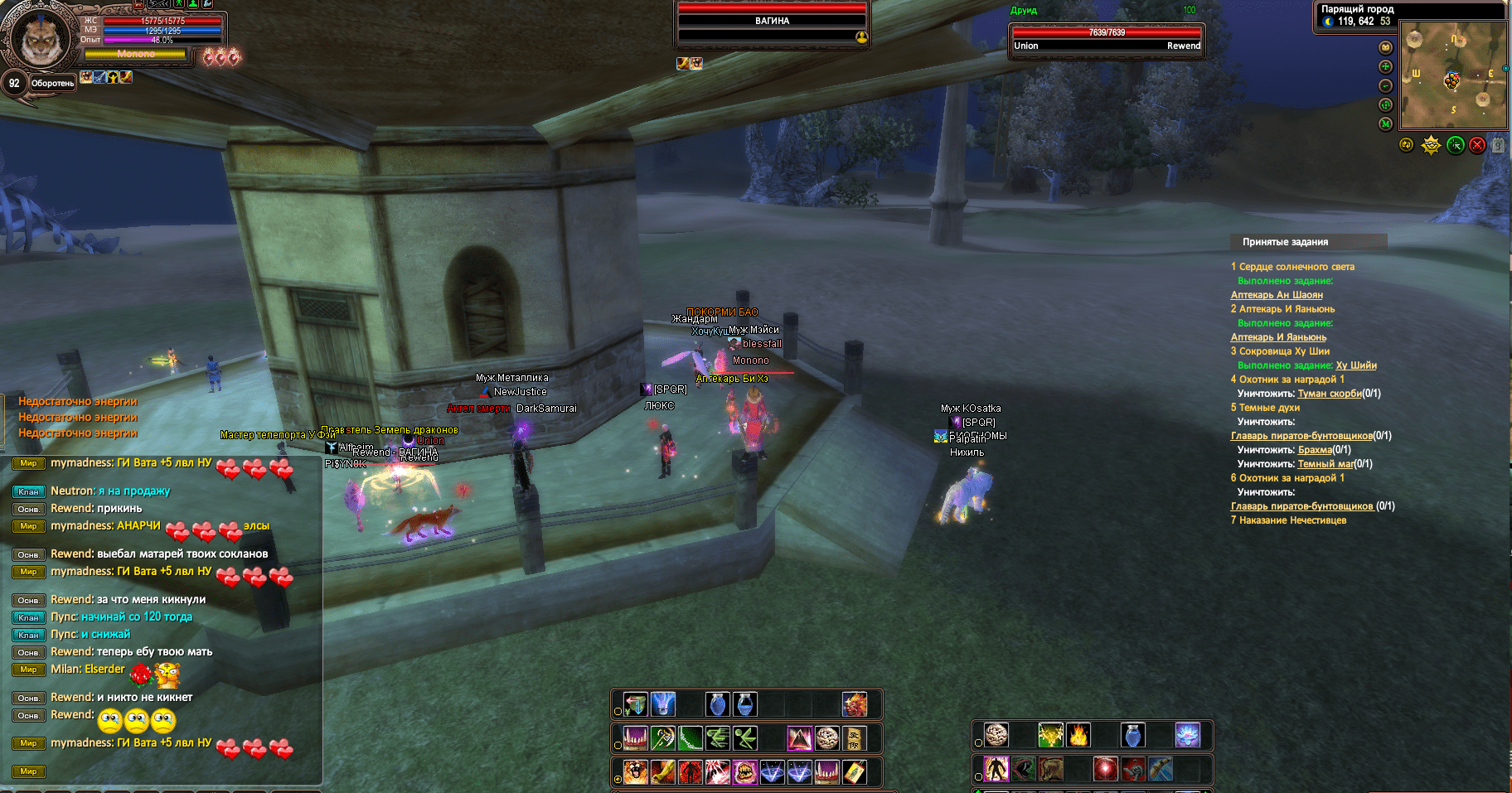Viewport: 1512px width, 793px height.
Task: Toggle the red crossed-swords PK mode button
Action: (x=1477, y=146)
